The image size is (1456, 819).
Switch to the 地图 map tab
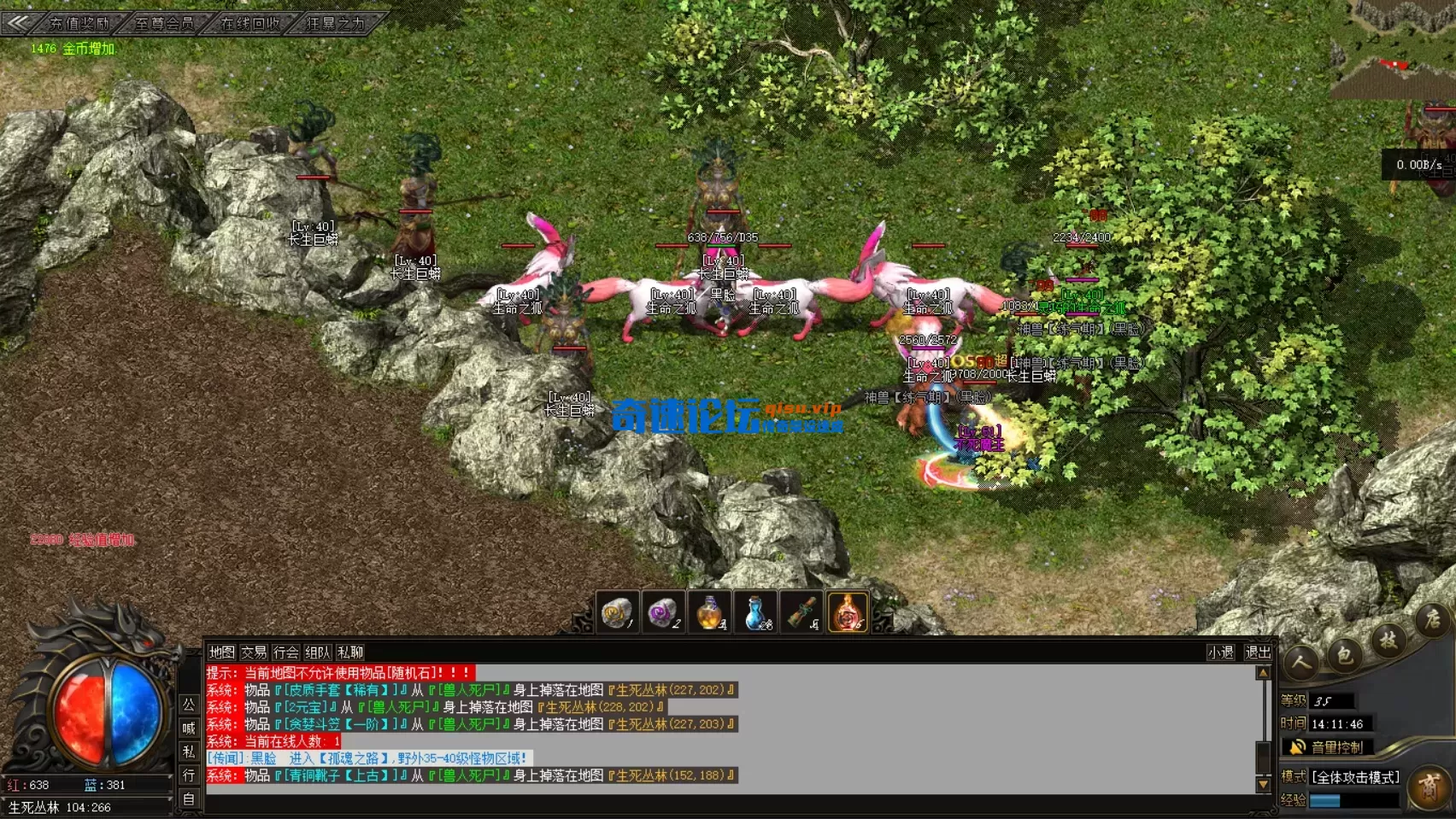[x=221, y=652]
